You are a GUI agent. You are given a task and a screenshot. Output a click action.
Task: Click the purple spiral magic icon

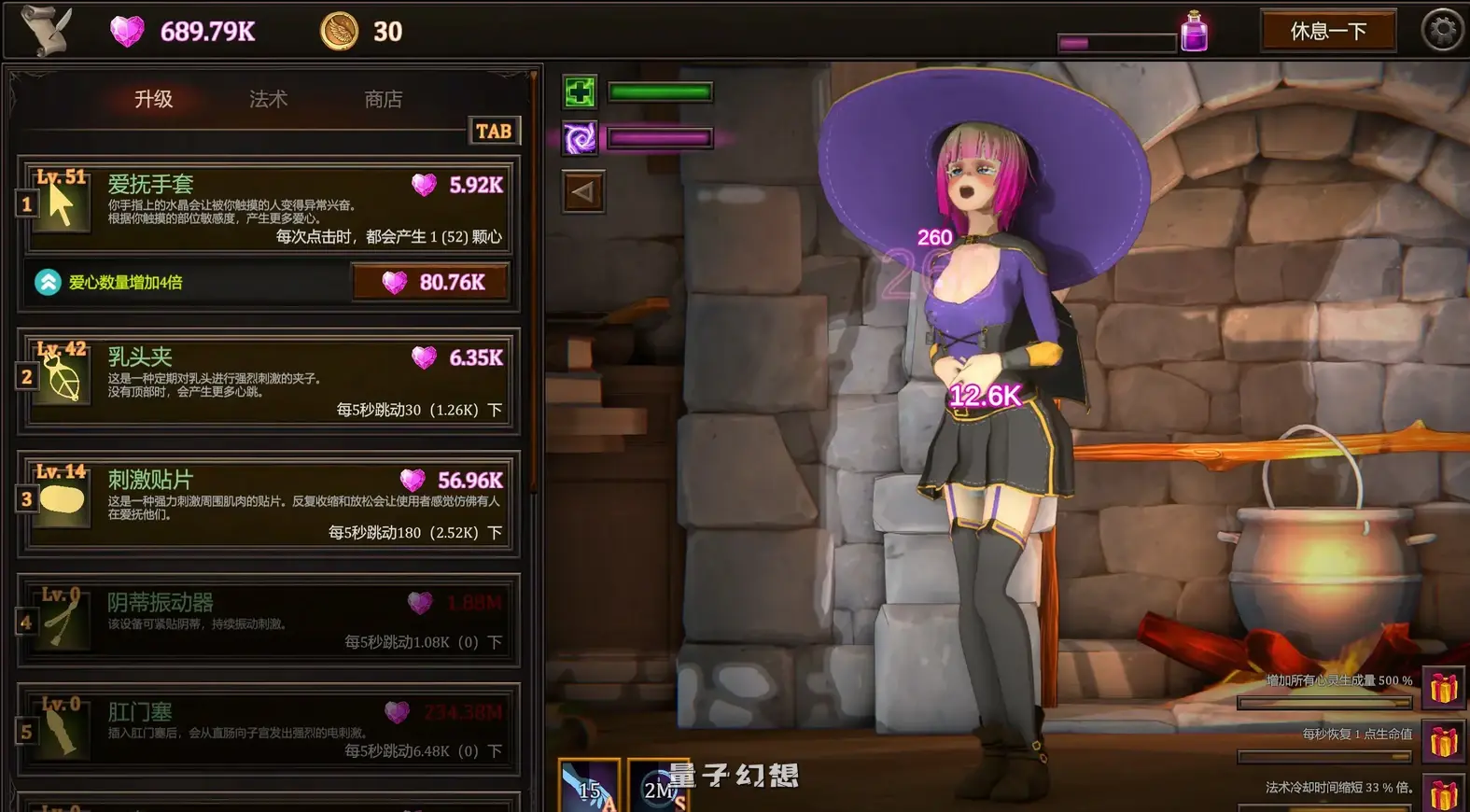(x=581, y=138)
